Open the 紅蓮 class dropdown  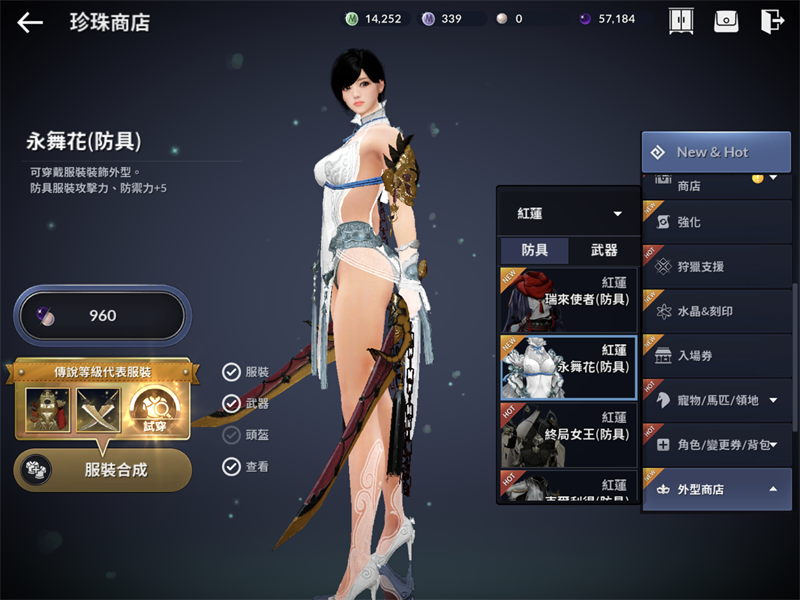(x=568, y=214)
